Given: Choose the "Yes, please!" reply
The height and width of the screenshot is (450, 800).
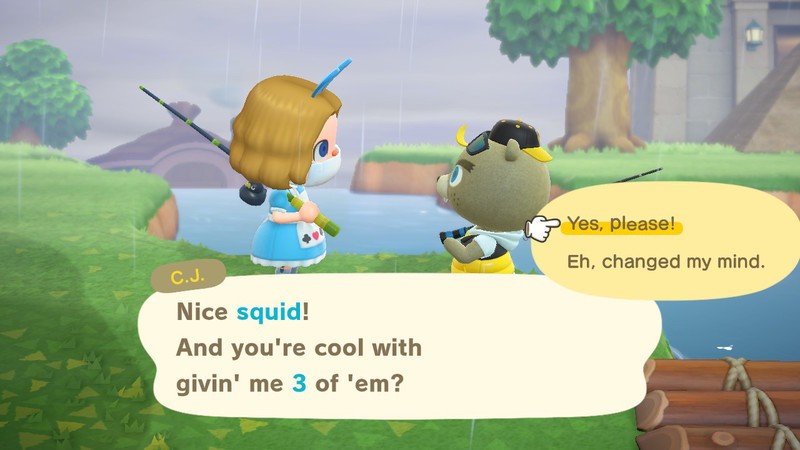Looking at the screenshot, I should click(x=620, y=224).
